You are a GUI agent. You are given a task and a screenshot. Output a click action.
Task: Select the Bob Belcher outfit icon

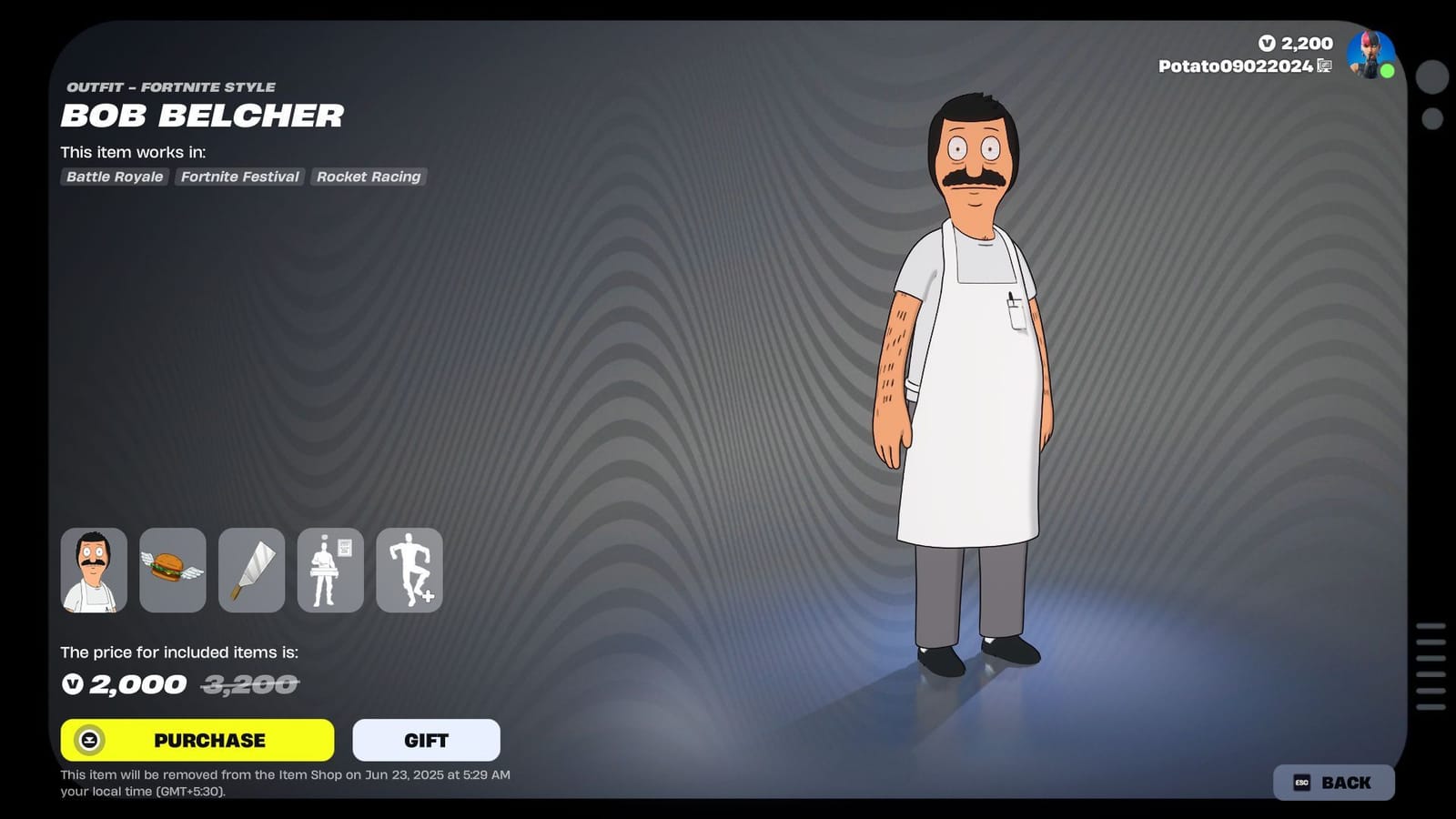94,571
